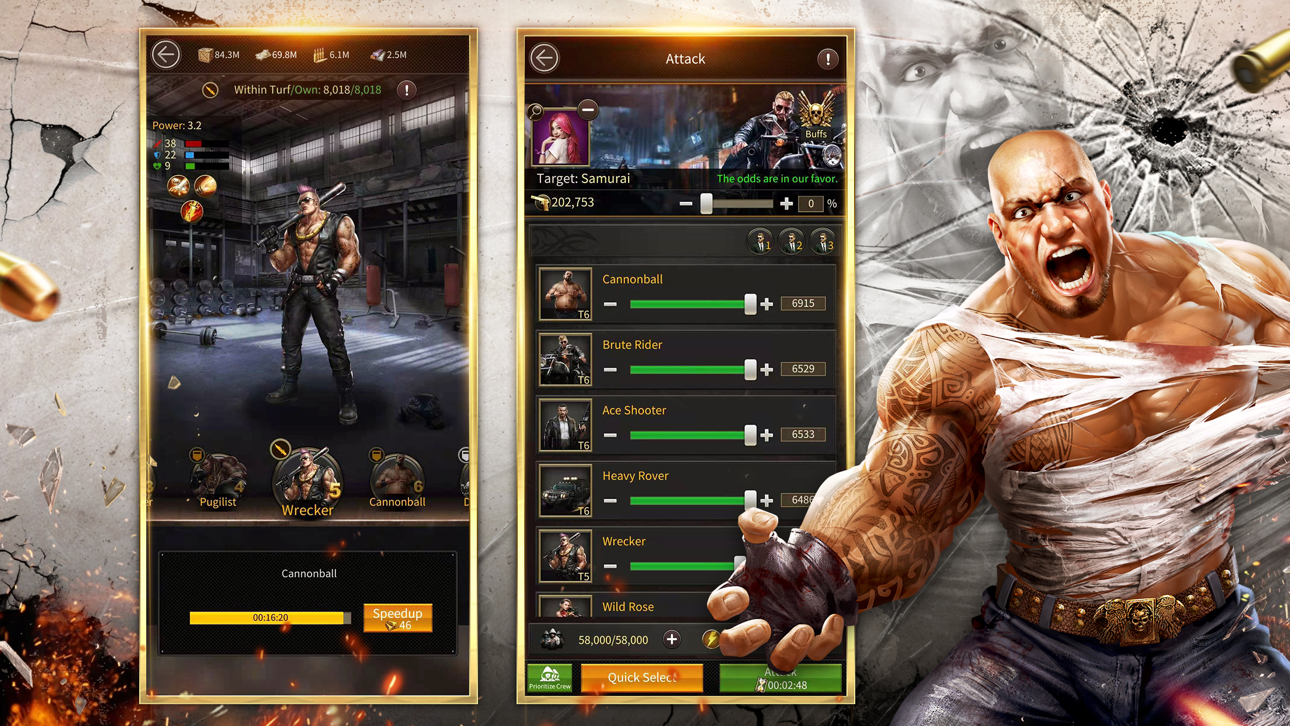Launch the Attack with the 00:02:48 timer
The image size is (1290, 726).
click(781, 677)
